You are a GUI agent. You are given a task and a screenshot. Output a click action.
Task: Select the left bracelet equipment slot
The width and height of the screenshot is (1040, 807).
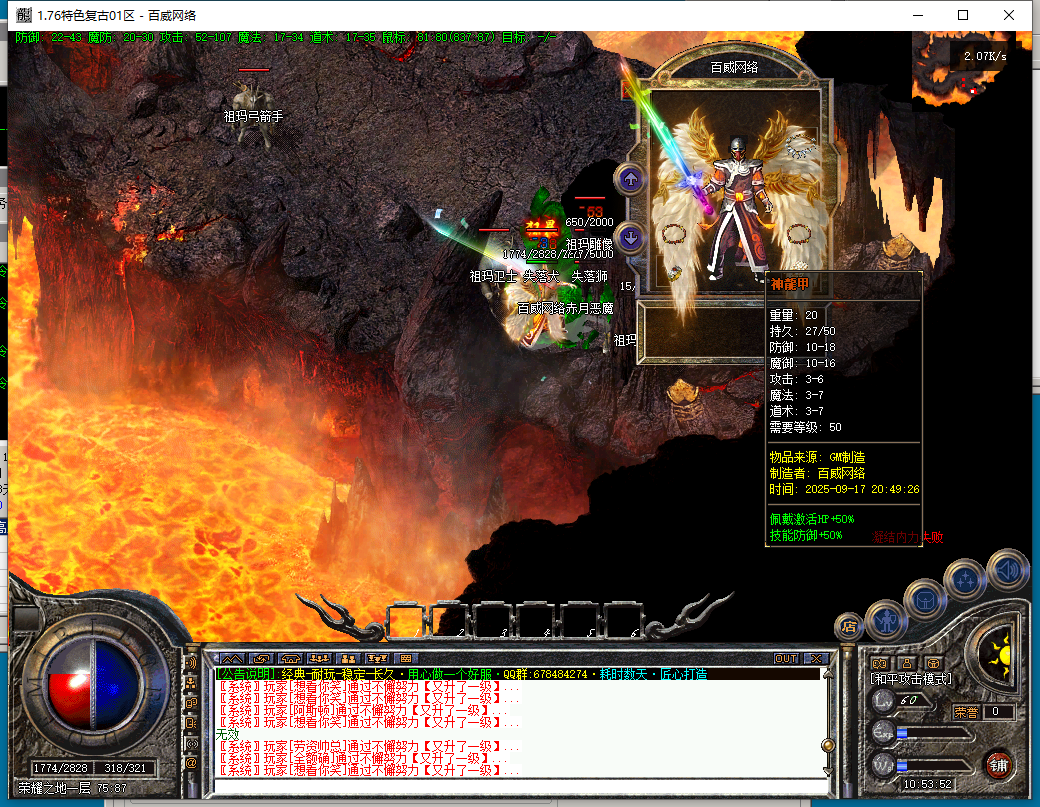pyautogui.click(x=675, y=234)
